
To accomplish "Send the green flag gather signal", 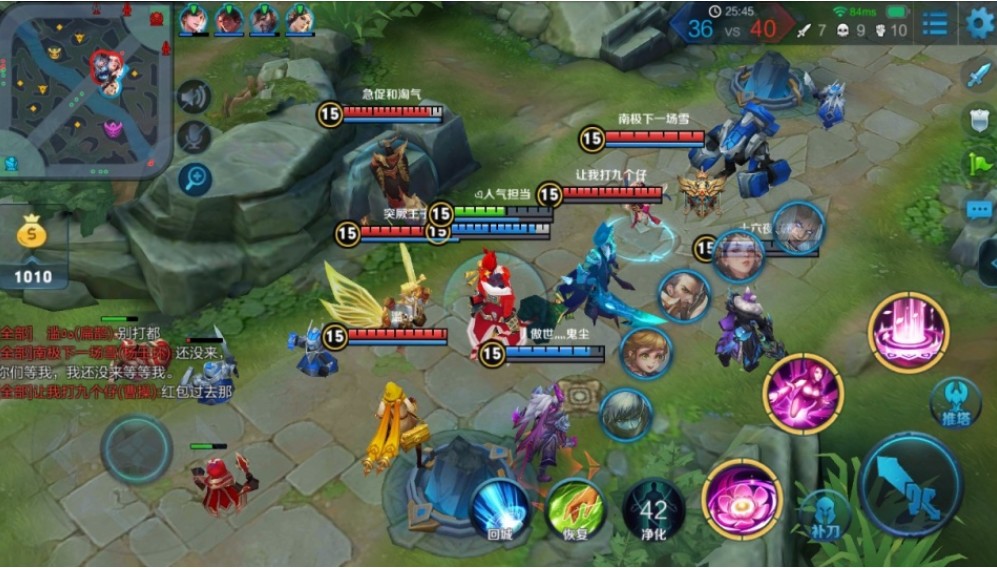I will [976, 163].
